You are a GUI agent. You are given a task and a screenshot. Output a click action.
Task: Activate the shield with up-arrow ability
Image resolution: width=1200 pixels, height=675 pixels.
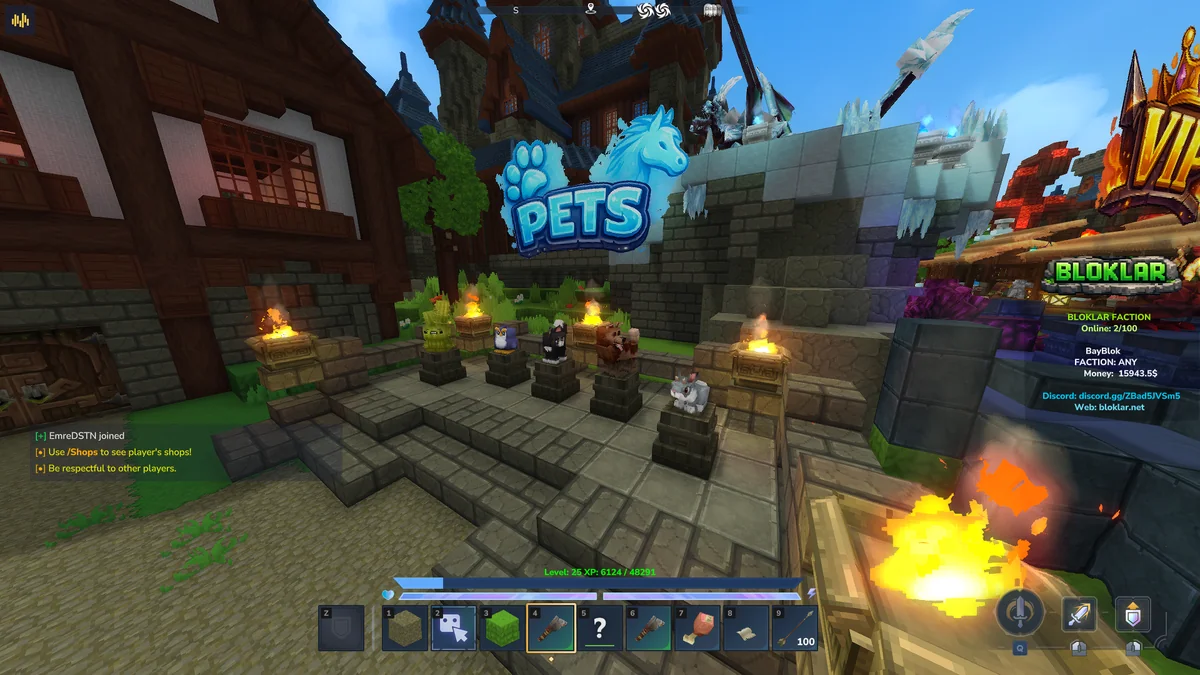(x=1132, y=613)
